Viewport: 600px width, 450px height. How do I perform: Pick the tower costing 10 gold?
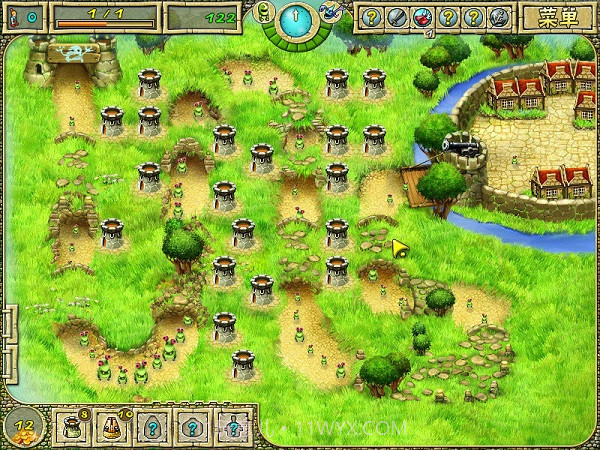pos(111,428)
